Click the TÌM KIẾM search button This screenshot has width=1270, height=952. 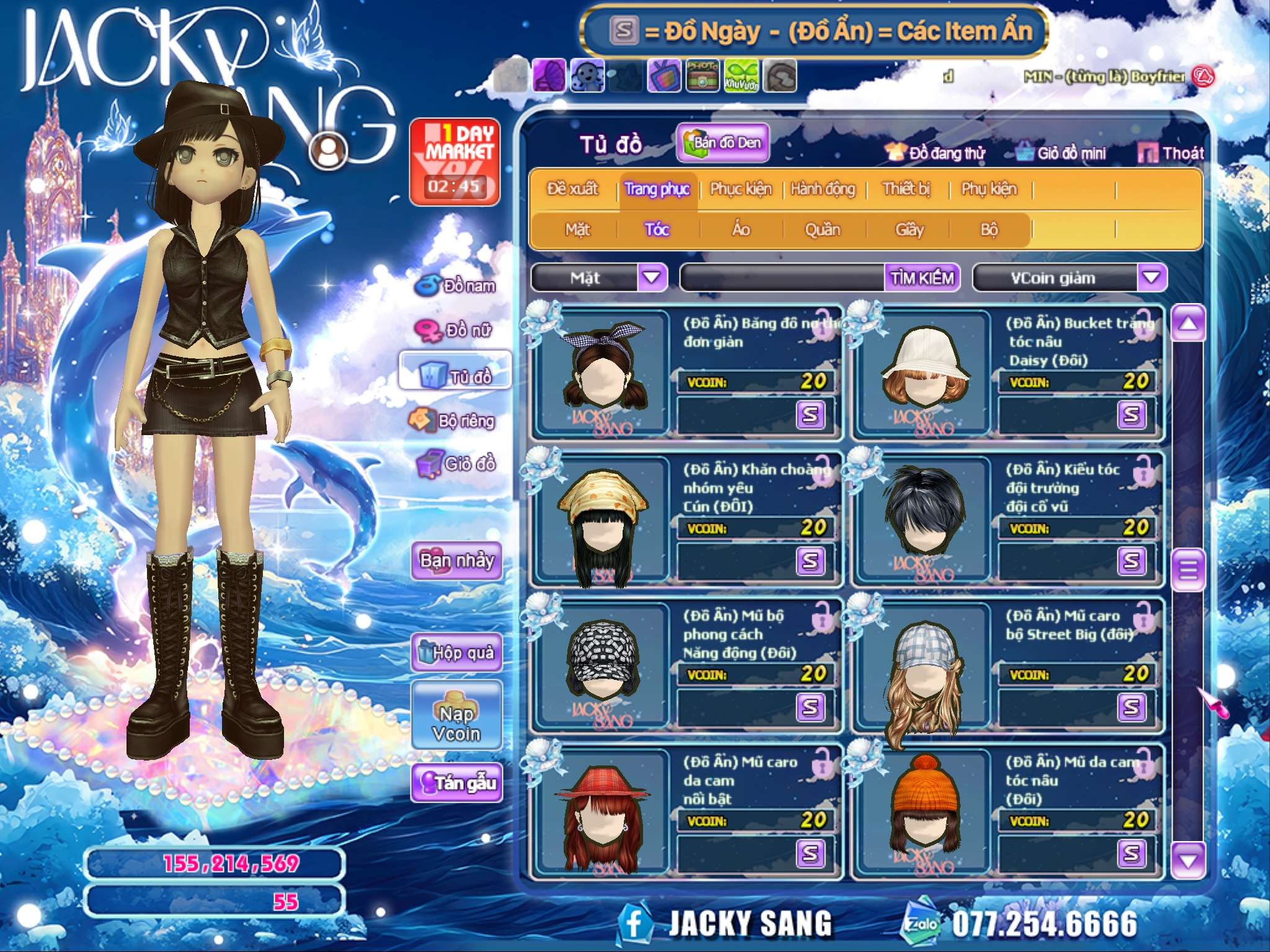[x=922, y=278]
